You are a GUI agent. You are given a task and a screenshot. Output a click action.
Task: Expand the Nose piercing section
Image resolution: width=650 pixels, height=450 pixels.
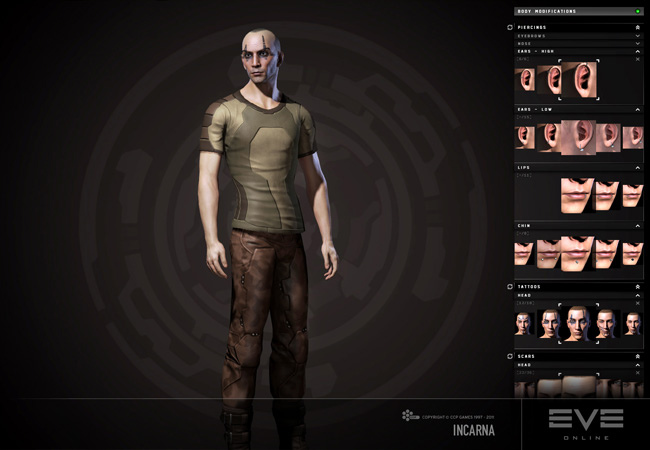point(637,44)
